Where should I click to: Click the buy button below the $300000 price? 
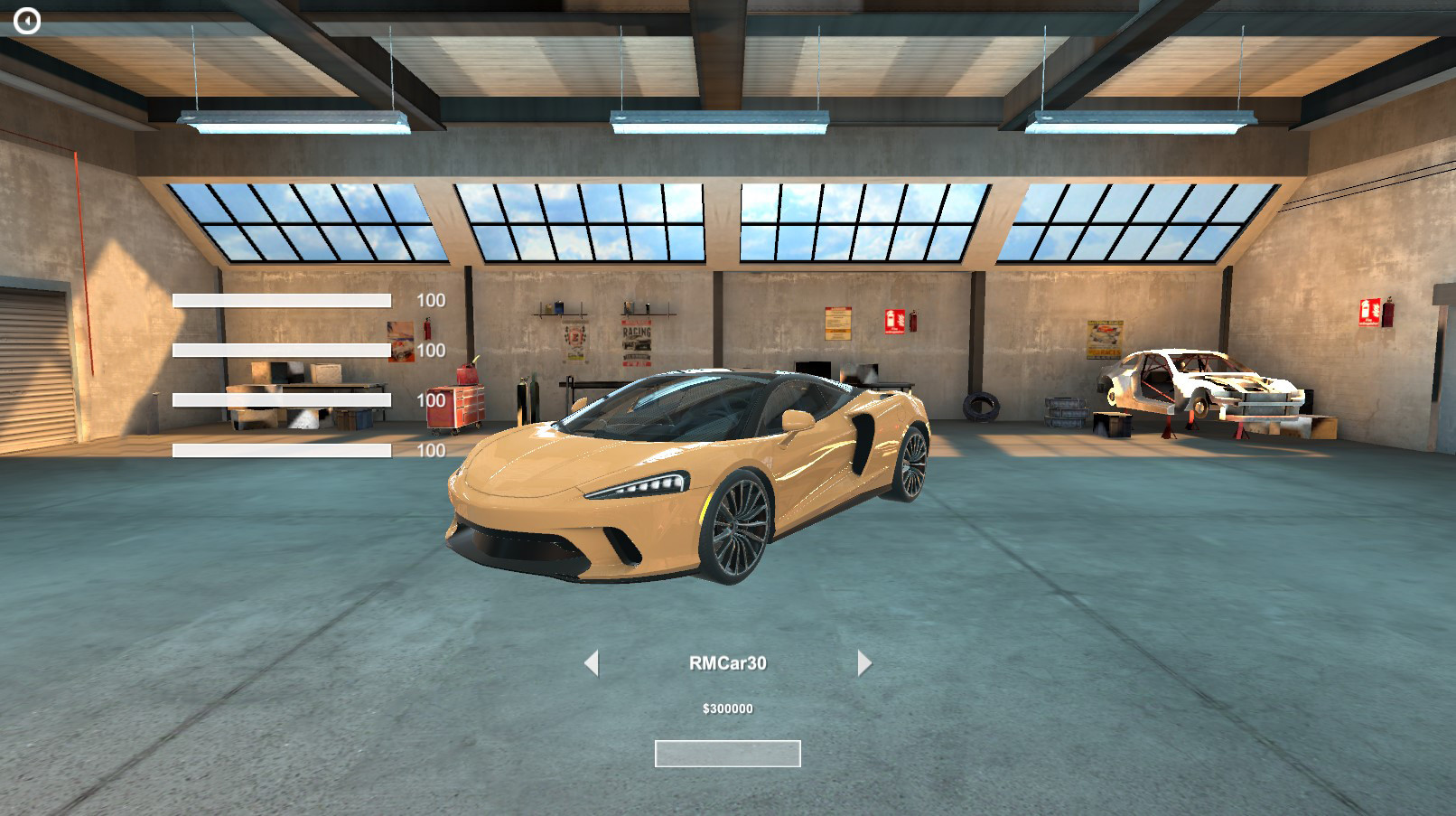tap(728, 752)
